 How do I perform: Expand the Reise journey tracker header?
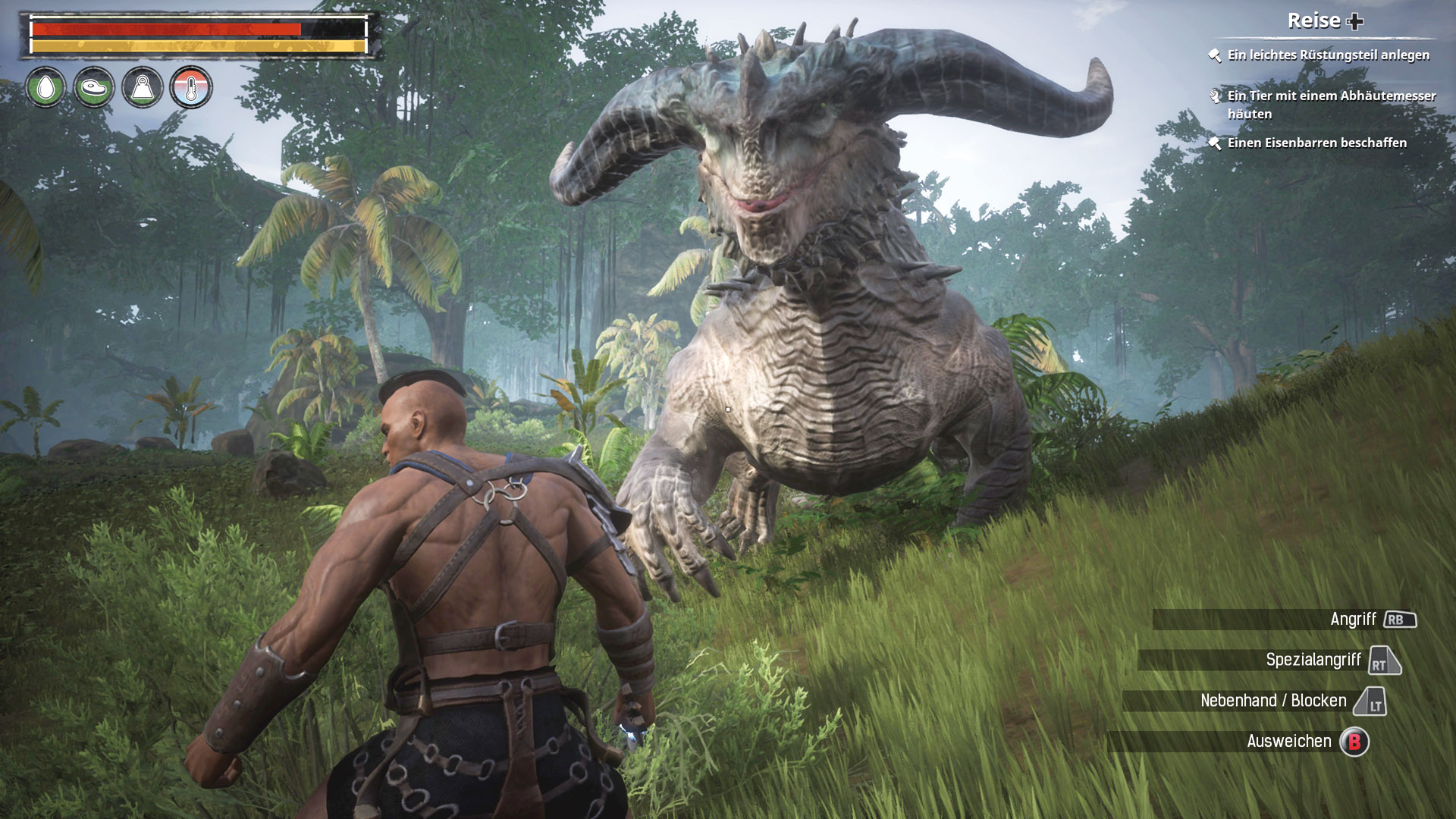pos(1325,21)
